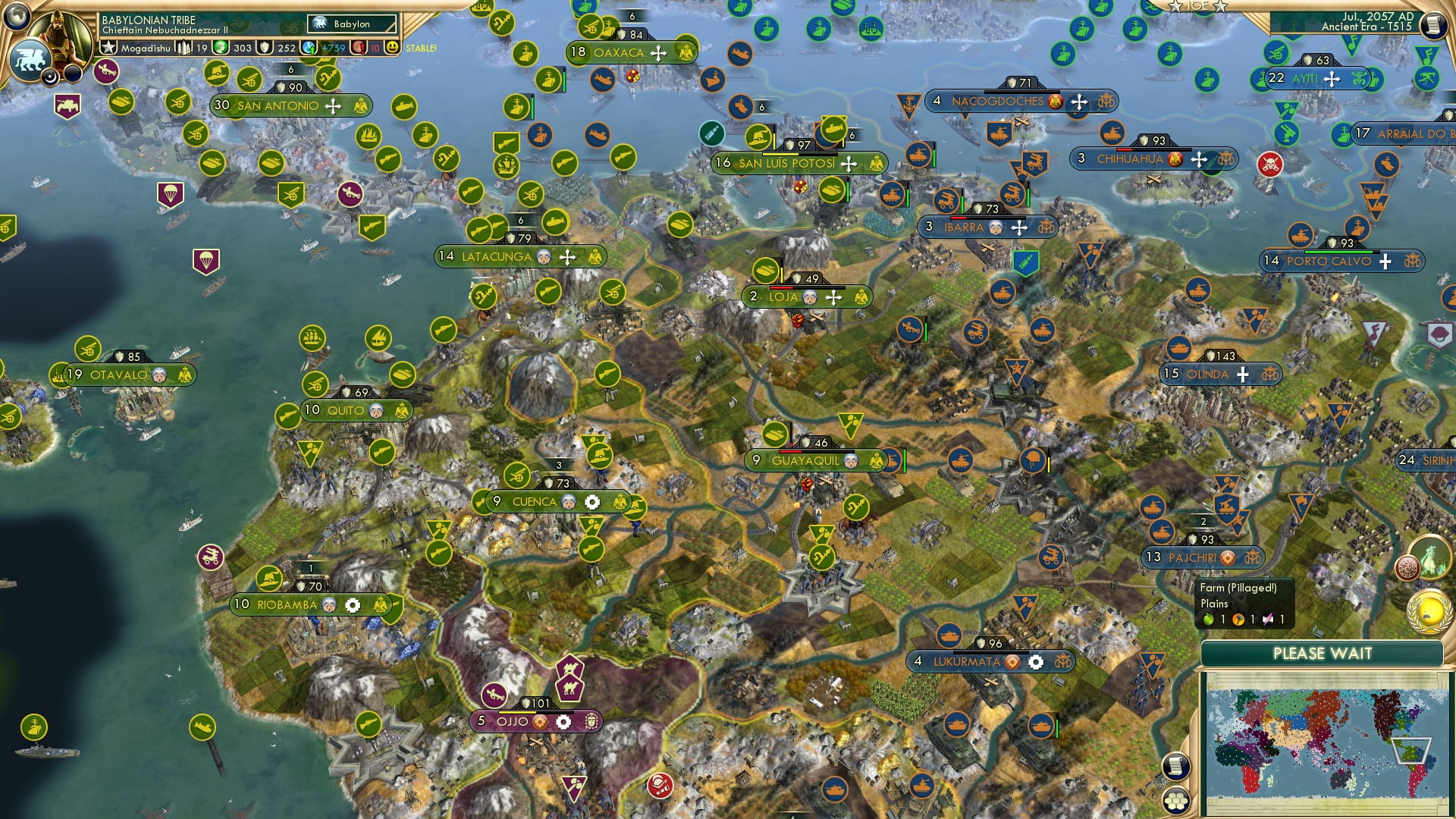Toggle strategic view with the globe sphere top-left

[17, 17]
